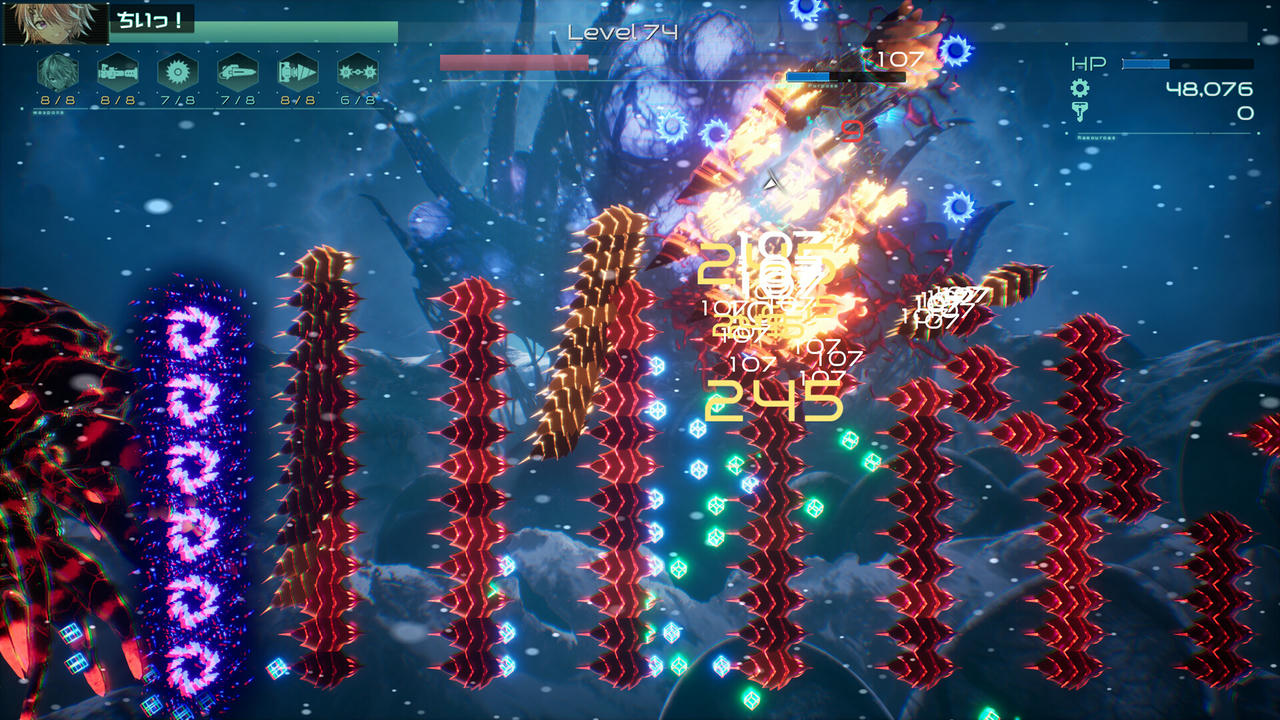Image resolution: width=1280 pixels, height=720 pixels.
Task: Click the 48,076 resource counter text
Action: 1208,90
